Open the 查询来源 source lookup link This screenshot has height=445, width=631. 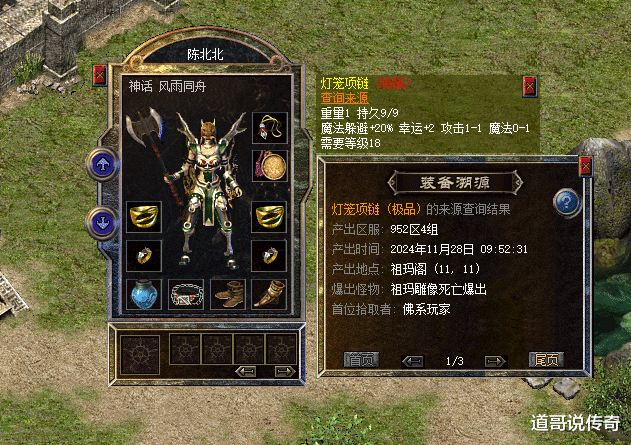pyautogui.click(x=342, y=98)
